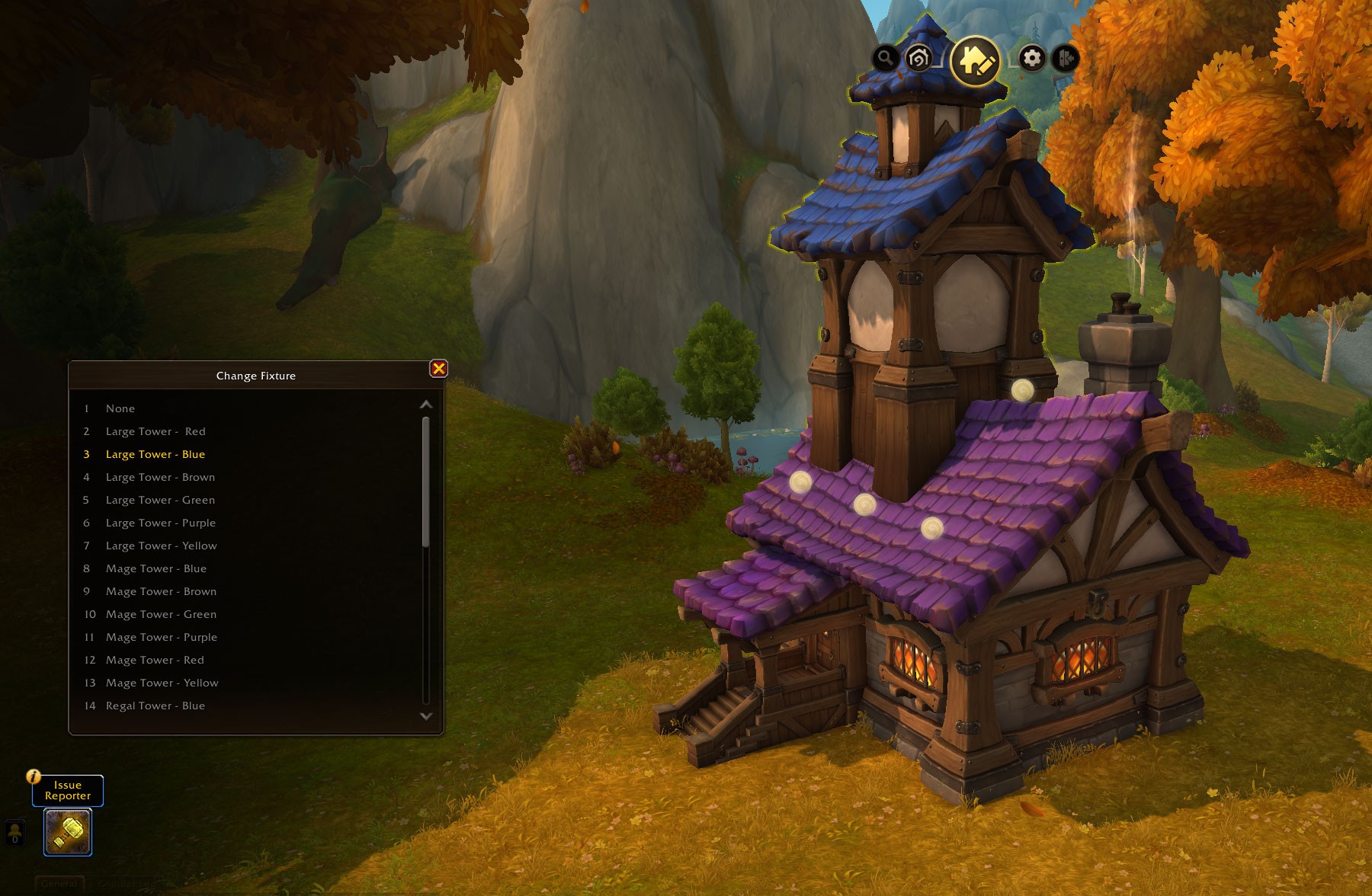The height and width of the screenshot is (896, 1372).
Task: Select the Large Tower - Blue entry
Action: [155, 454]
